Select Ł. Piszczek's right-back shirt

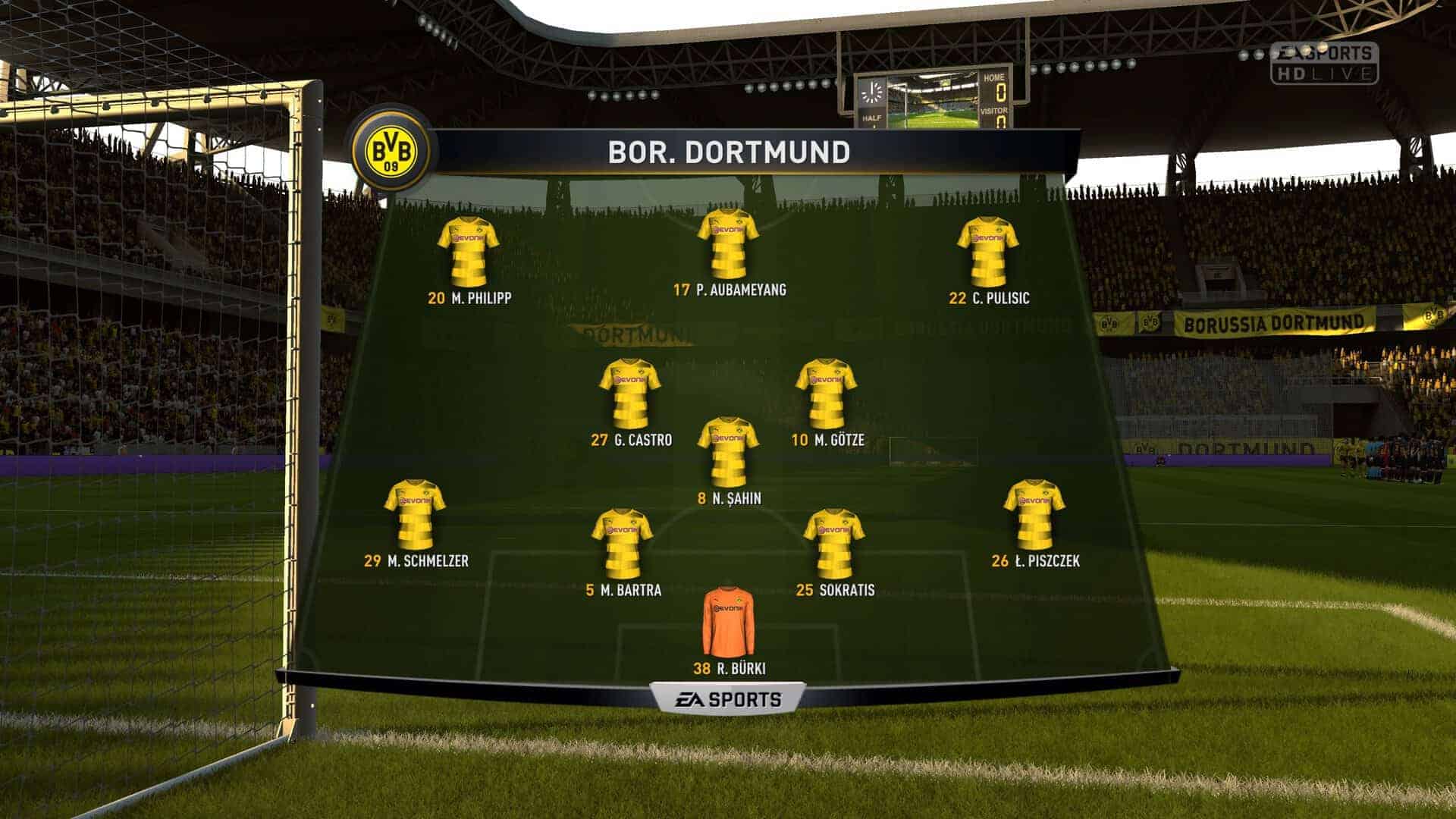pos(1034,514)
